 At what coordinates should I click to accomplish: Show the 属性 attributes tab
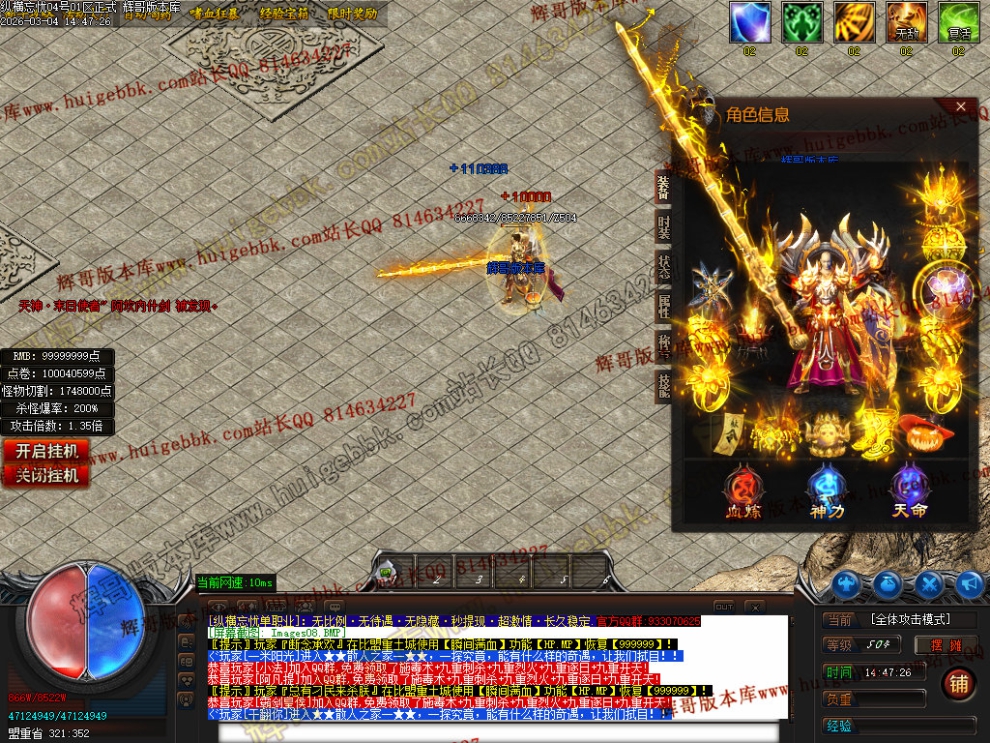(663, 306)
